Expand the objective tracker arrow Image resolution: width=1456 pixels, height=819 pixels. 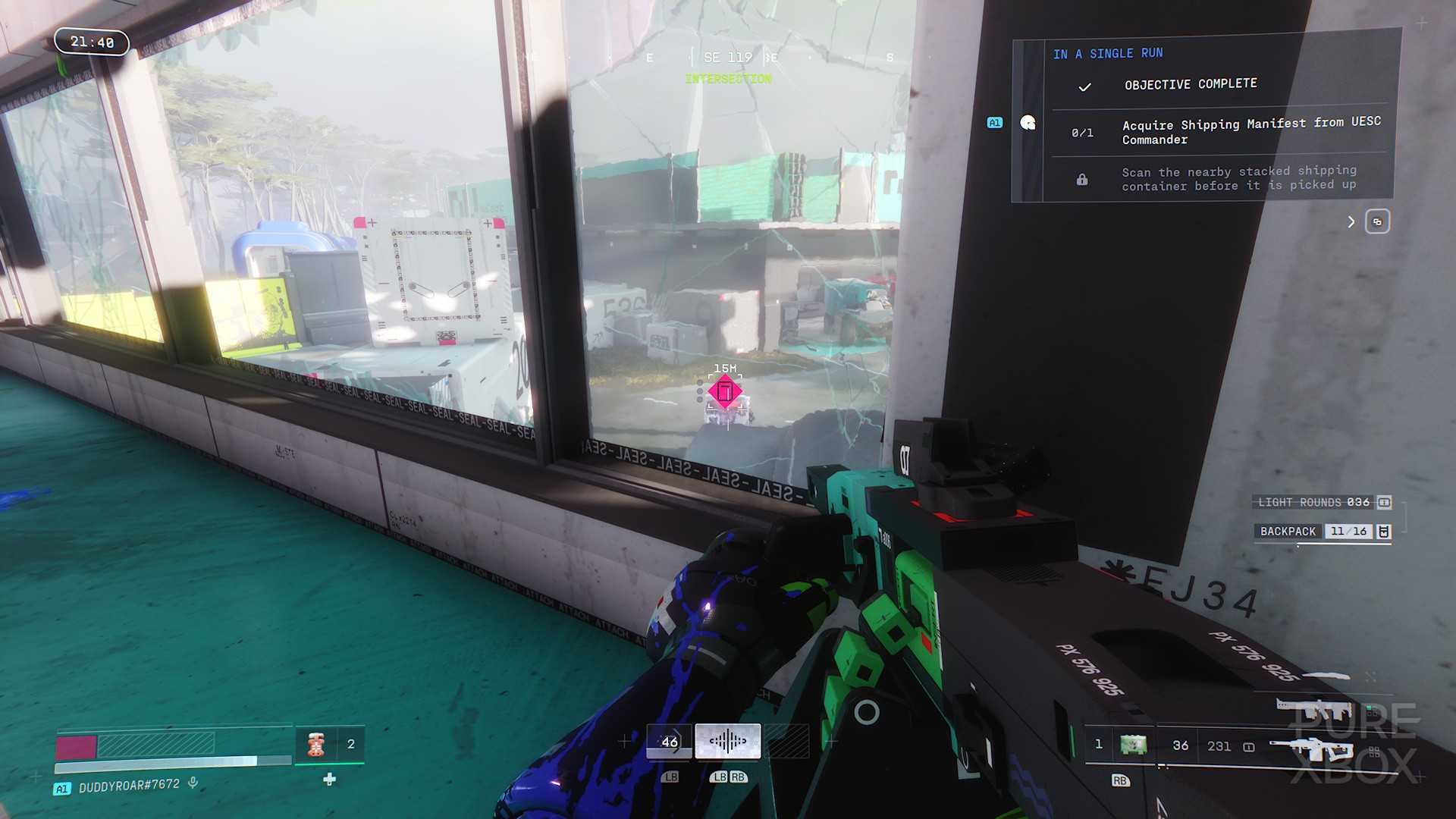point(1351,222)
